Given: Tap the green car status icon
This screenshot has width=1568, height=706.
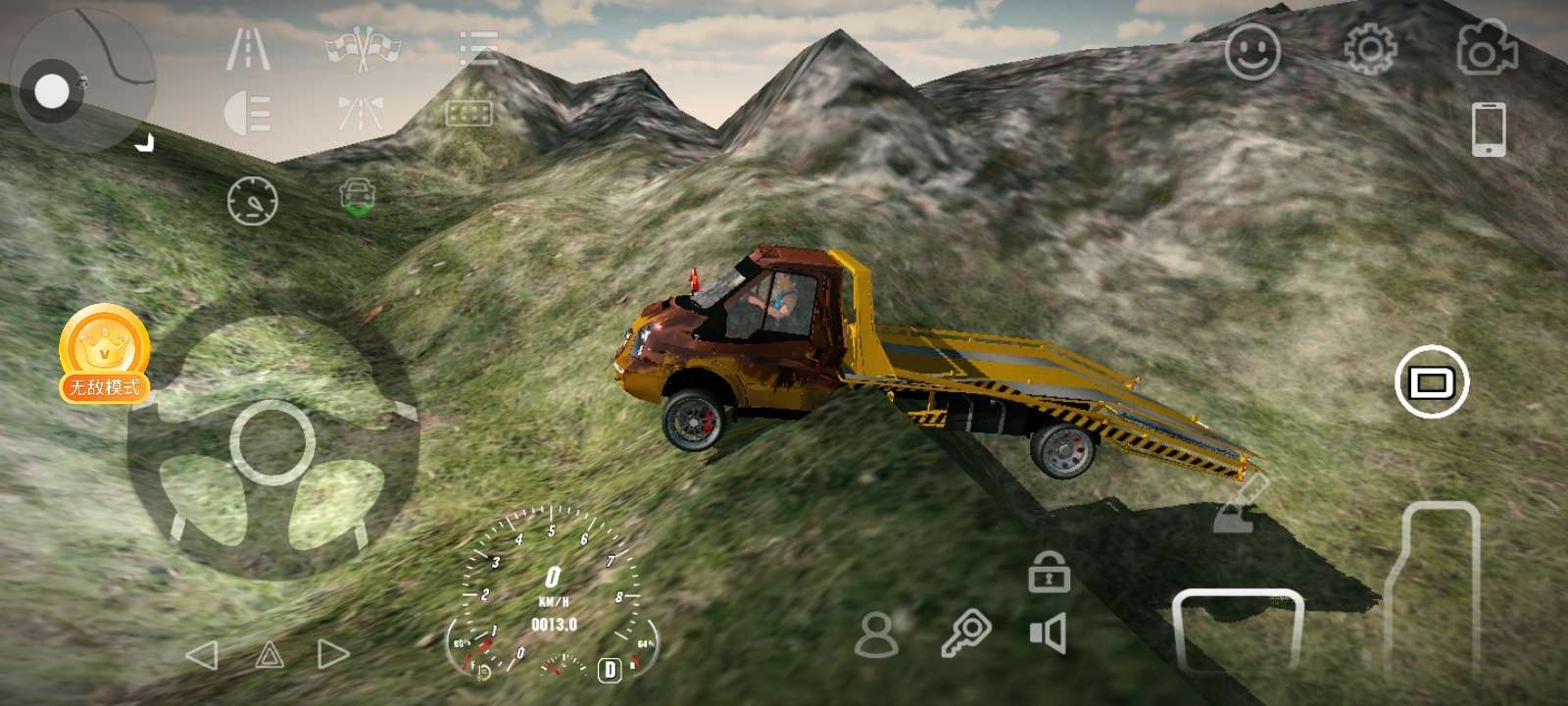Looking at the screenshot, I should click(x=358, y=197).
